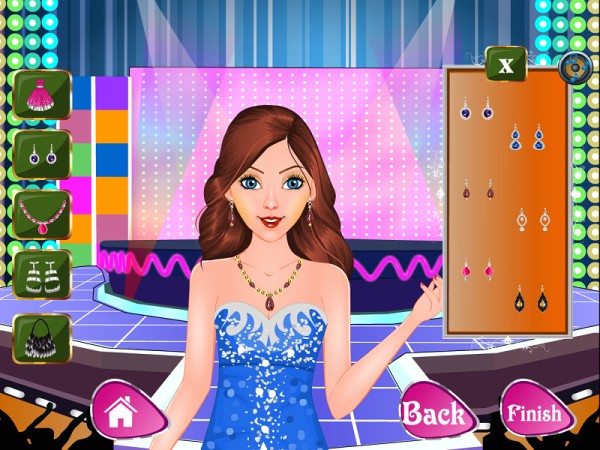Open the necklace category
This screenshot has width=600, height=450.
click(x=42, y=214)
